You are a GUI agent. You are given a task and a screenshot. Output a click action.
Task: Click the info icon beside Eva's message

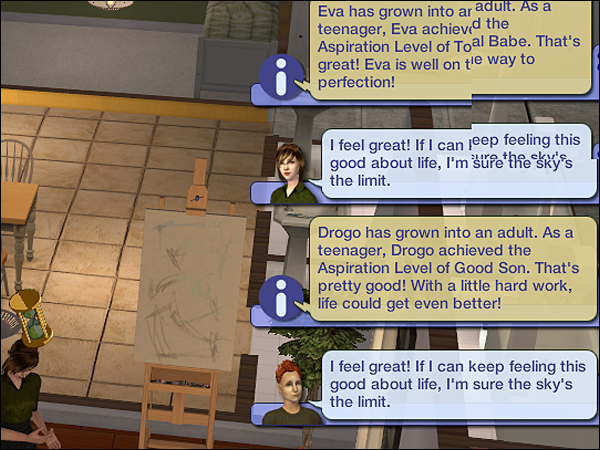pos(279,77)
